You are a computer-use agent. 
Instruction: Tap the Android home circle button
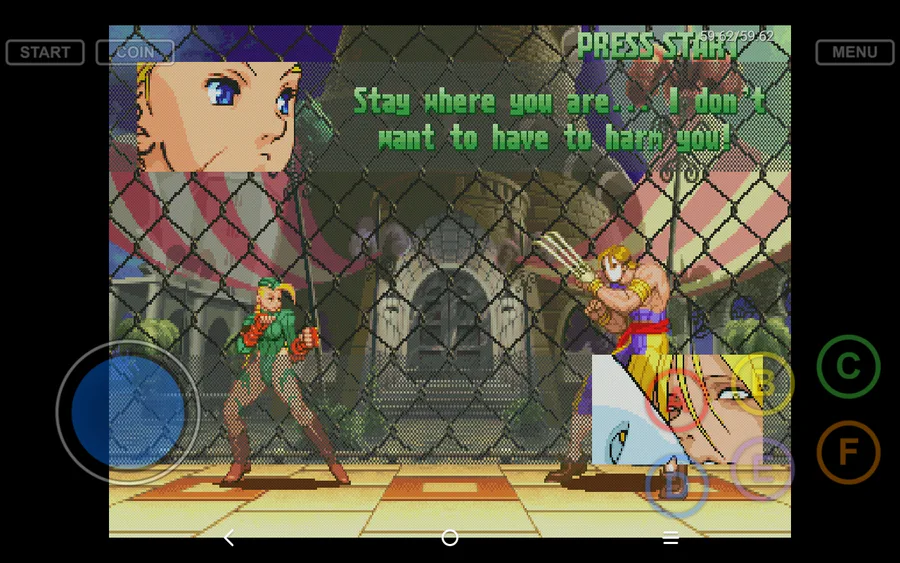450,538
